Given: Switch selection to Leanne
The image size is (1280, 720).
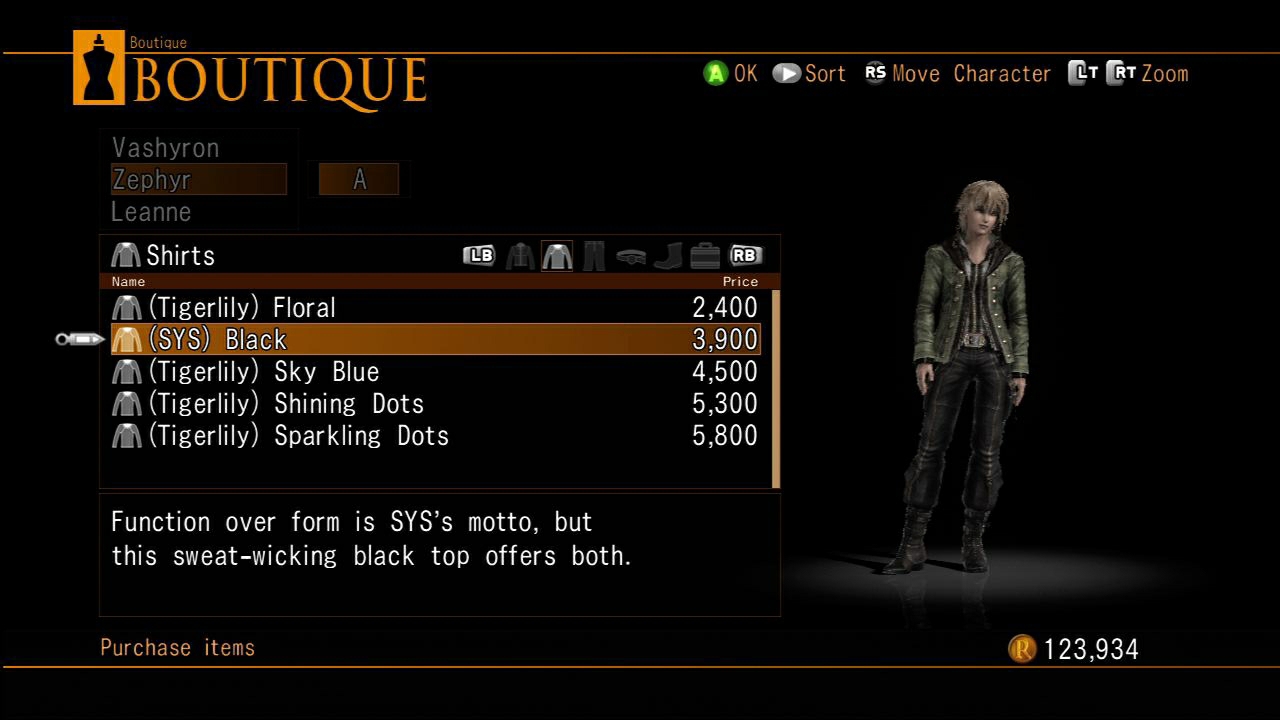Looking at the screenshot, I should 151,211.
